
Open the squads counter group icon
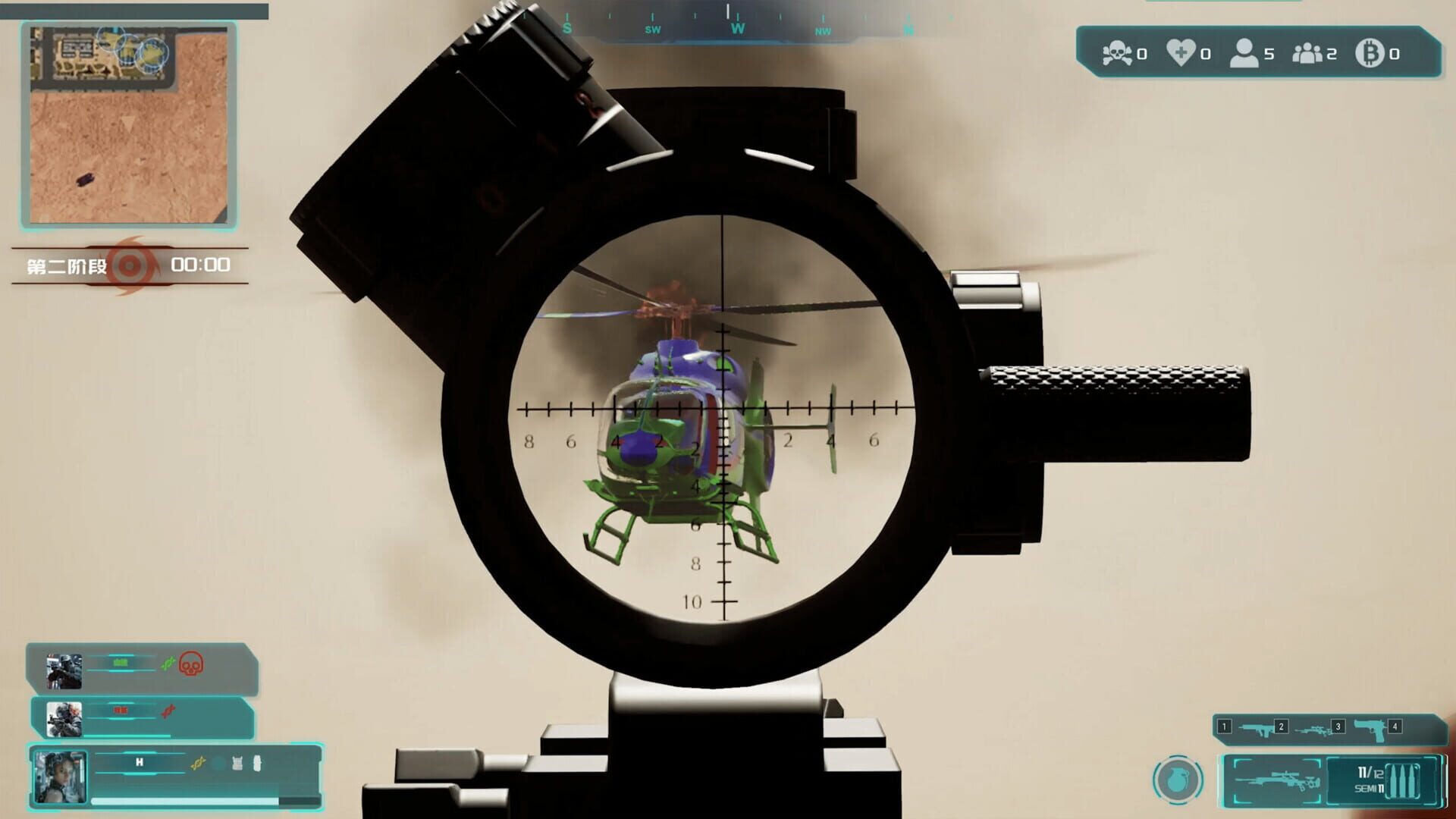[1308, 53]
